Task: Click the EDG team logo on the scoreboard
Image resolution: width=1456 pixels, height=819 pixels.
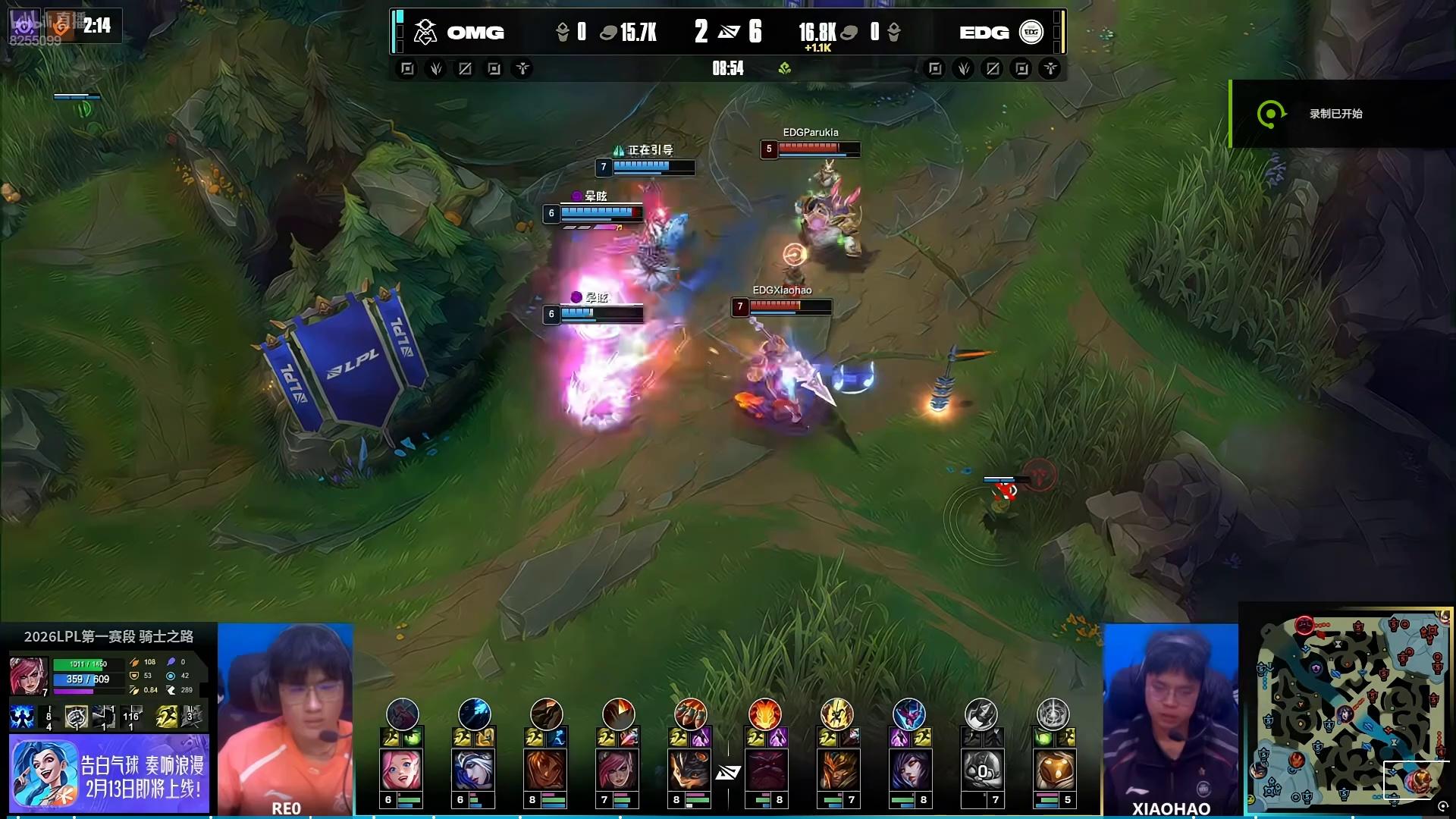Action: click(1031, 32)
